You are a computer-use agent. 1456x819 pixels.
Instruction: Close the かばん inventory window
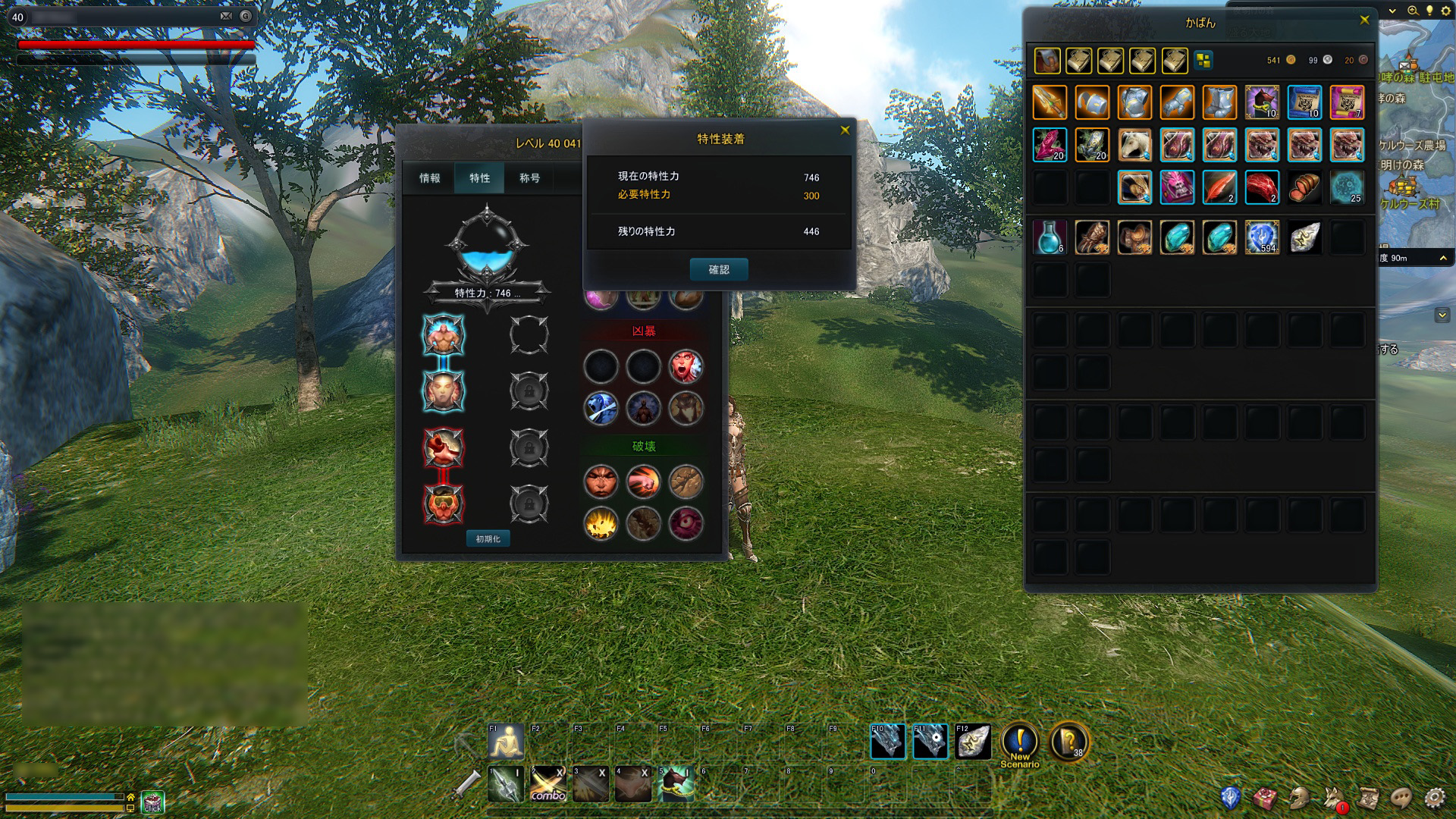click(1364, 20)
